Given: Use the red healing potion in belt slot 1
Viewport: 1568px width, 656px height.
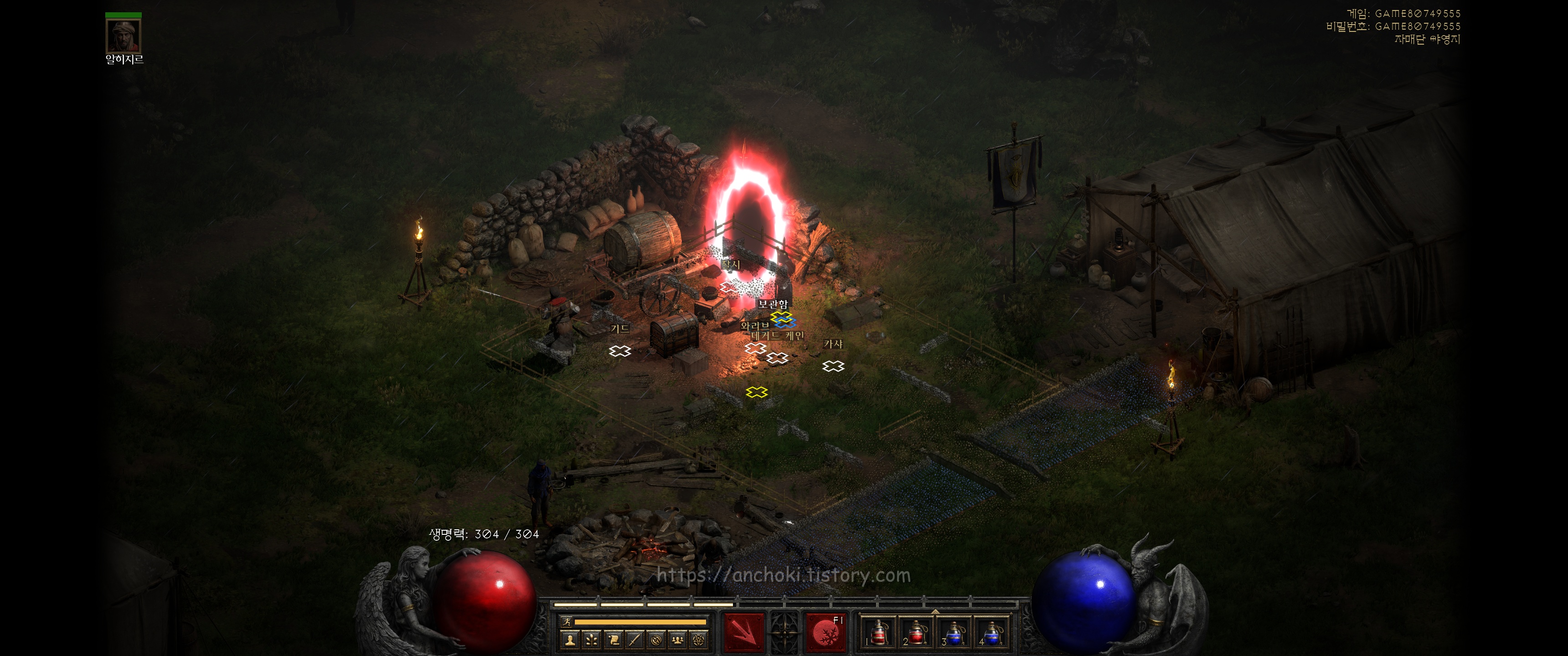Looking at the screenshot, I should 878,633.
